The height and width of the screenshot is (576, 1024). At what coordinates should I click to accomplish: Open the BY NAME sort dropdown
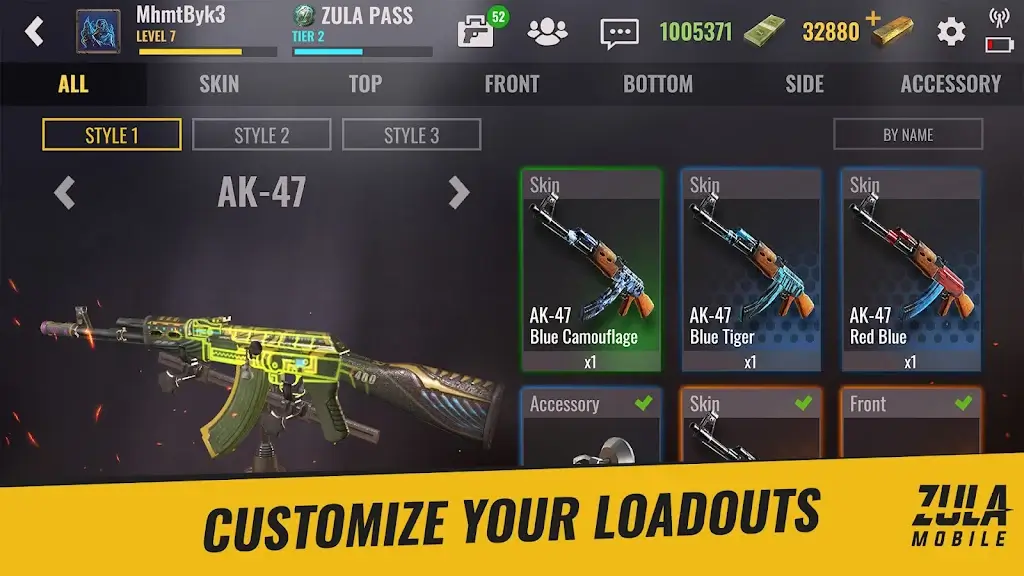pyautogui.click(x=908, y=135)
